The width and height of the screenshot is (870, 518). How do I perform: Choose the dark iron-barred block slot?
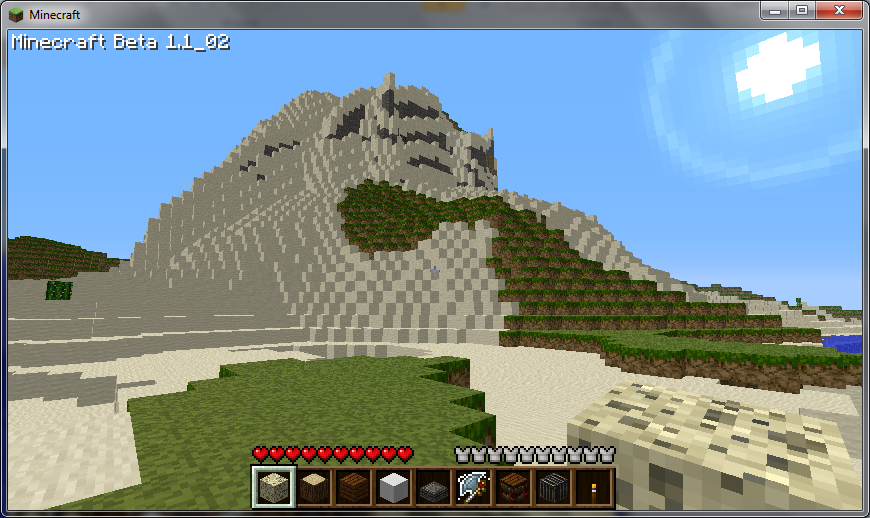pyautogui.click(x=552, y=487)
